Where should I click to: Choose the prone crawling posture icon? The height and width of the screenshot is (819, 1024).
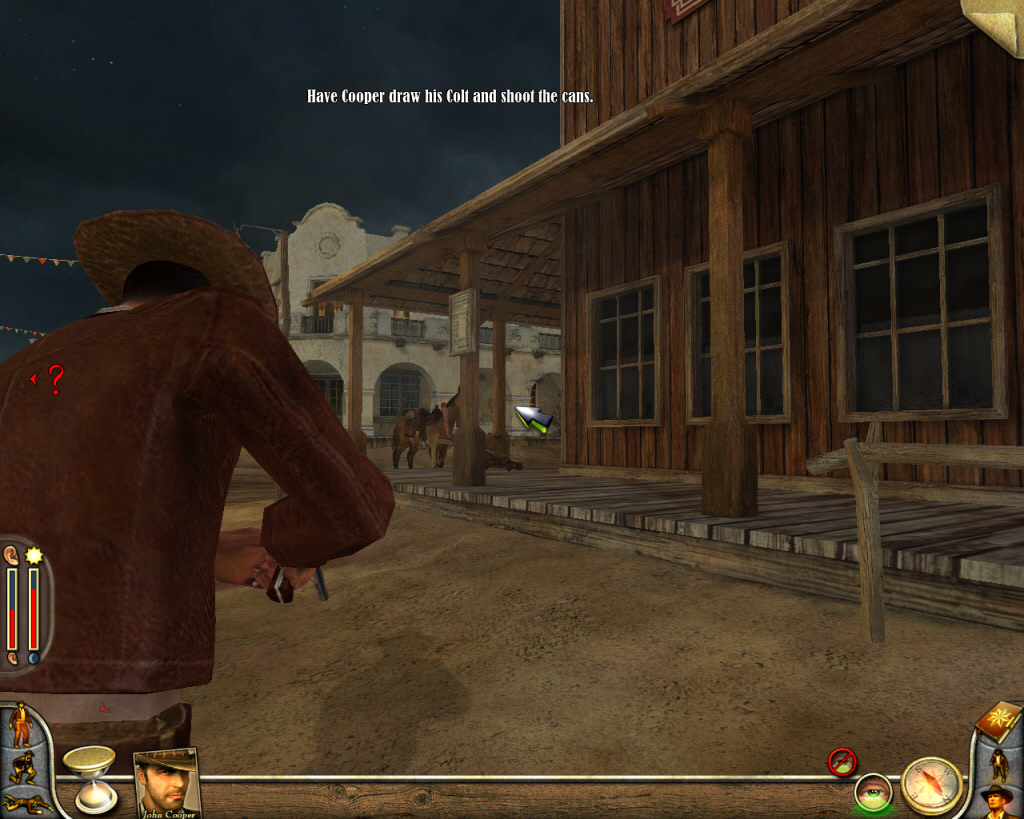(x=26, y=803)
